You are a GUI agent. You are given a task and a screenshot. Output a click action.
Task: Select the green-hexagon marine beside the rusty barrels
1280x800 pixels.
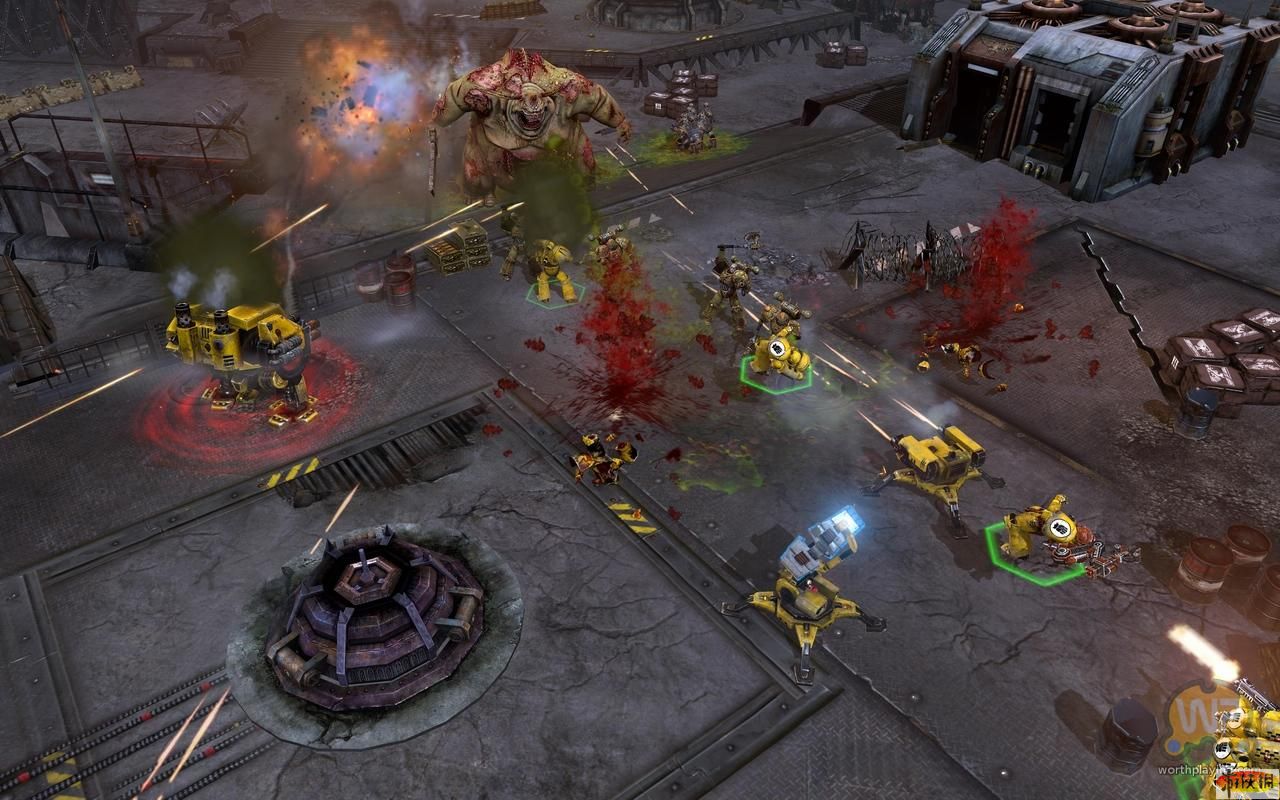(1033, 530)
